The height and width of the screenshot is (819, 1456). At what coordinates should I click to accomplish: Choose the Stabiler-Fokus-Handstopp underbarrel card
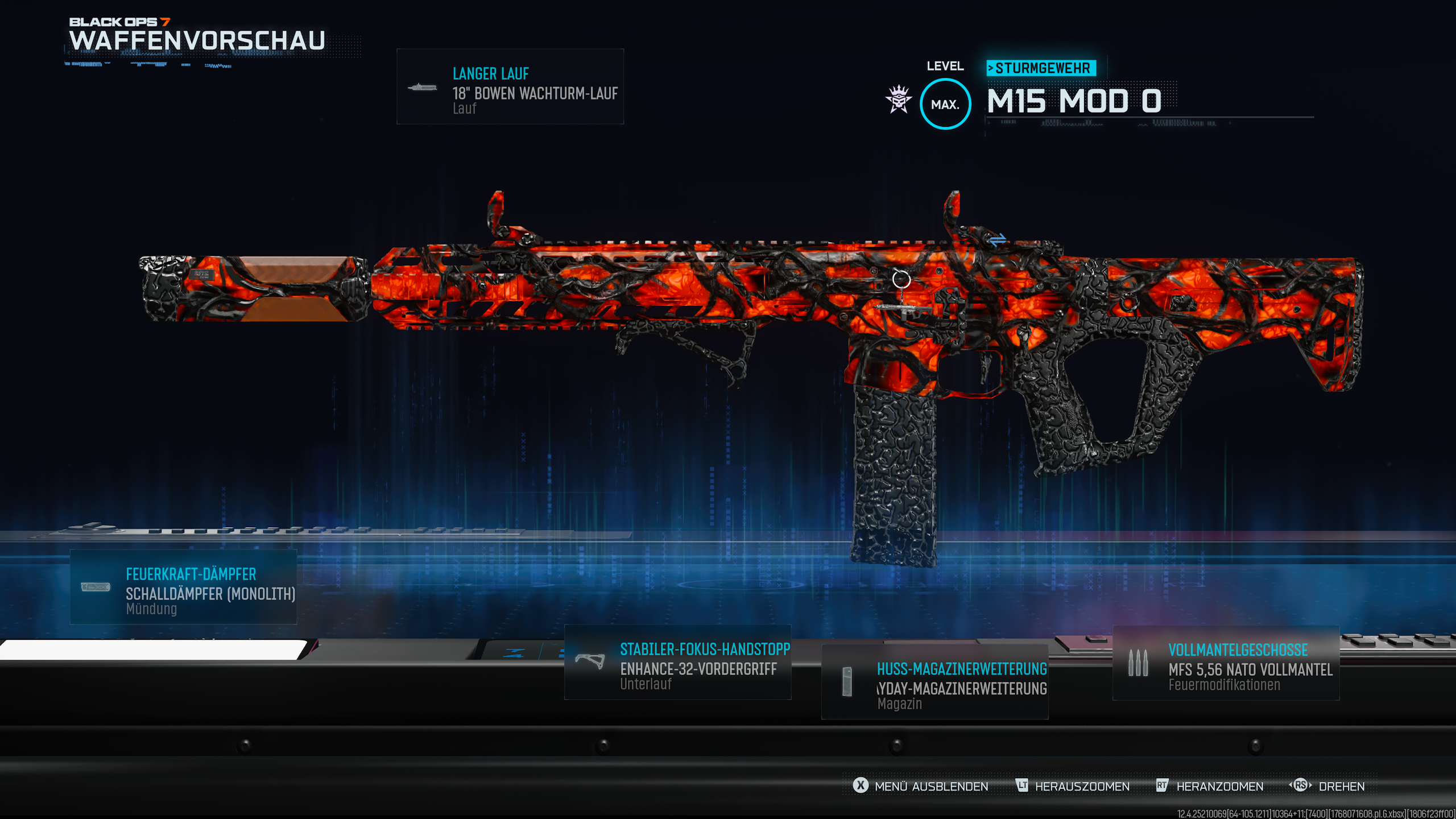click(x=677, y=663)
